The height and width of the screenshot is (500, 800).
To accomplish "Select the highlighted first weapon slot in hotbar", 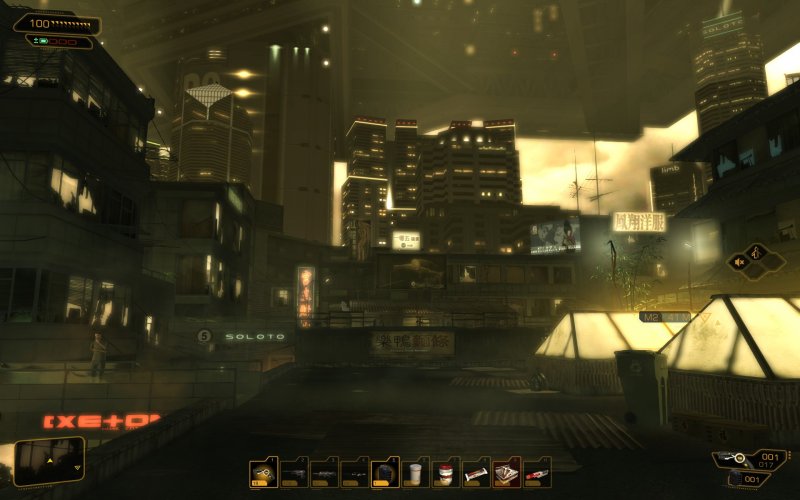I will click(x=264, y=472).
